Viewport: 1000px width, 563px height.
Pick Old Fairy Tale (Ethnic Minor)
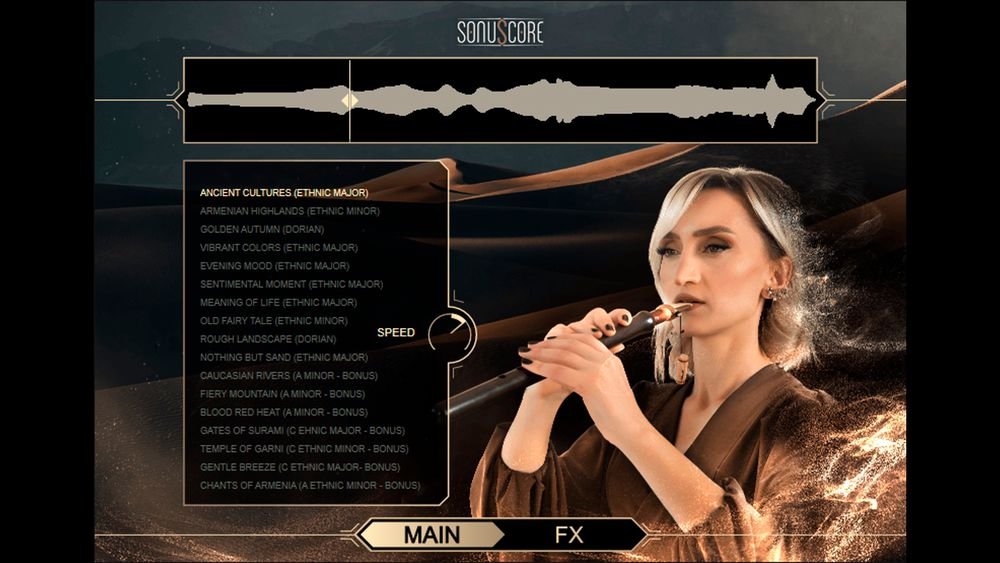coord(274,321)
